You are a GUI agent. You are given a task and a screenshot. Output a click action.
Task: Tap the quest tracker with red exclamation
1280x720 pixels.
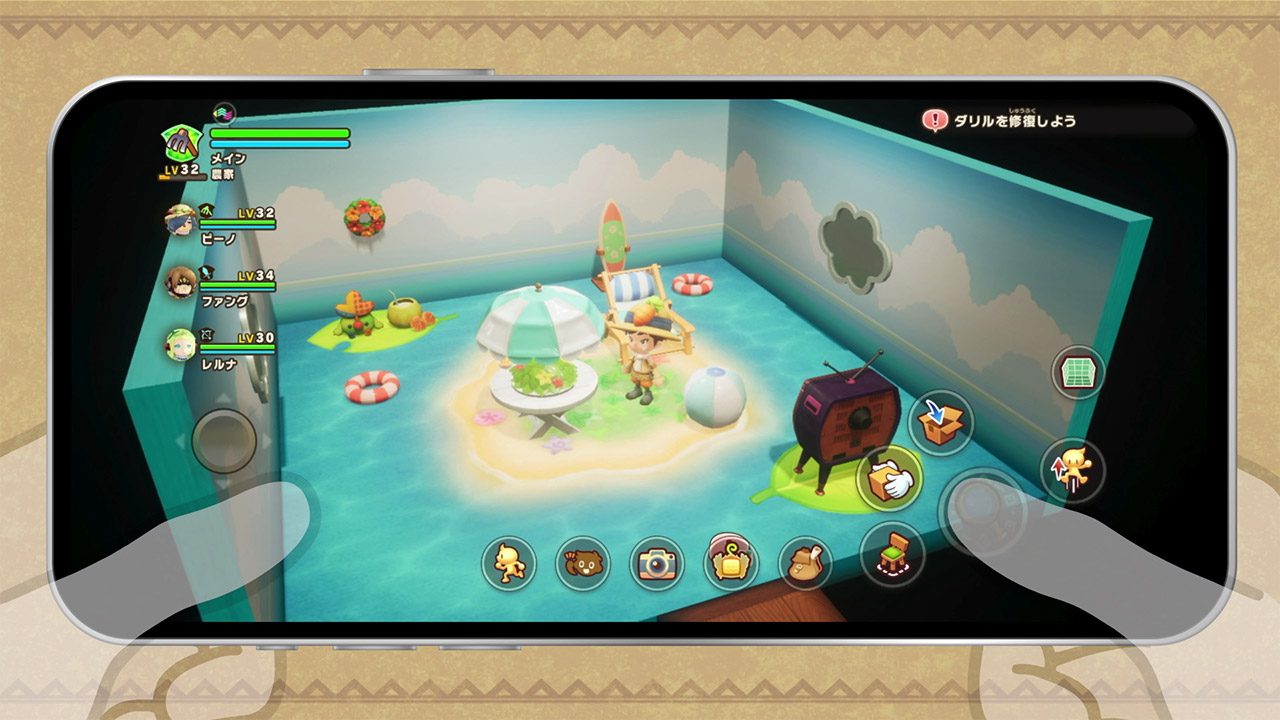tap(1000, 121)
